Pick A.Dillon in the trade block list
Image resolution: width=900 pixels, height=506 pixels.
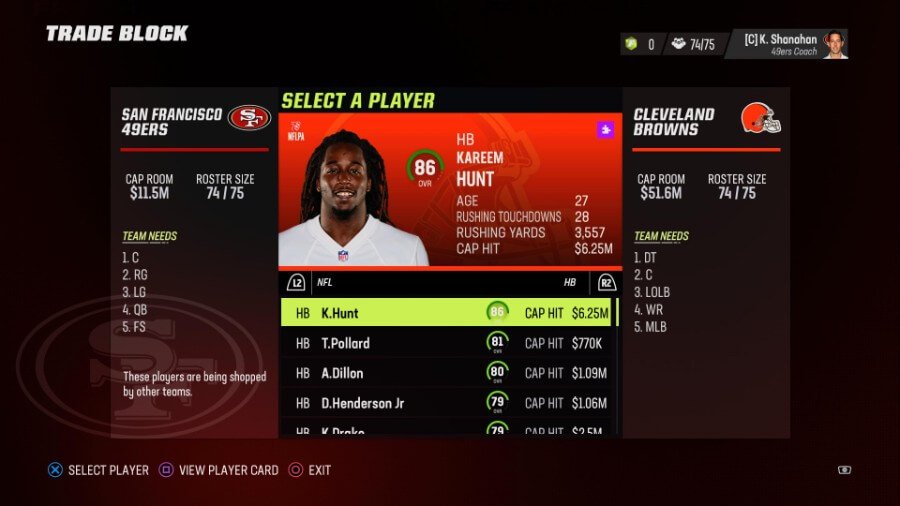[x=448, y=373]
